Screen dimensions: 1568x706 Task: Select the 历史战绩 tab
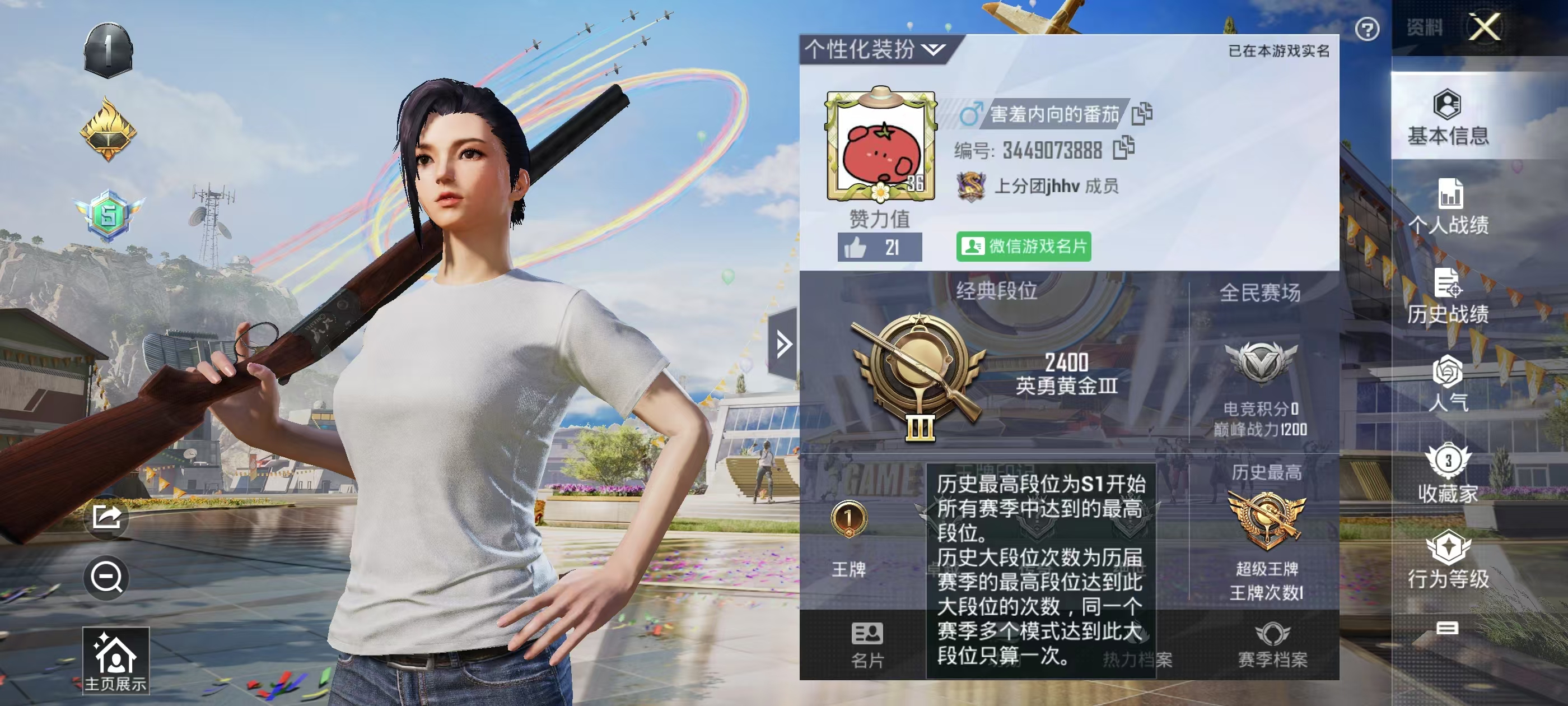click(x=1448, y=296)
